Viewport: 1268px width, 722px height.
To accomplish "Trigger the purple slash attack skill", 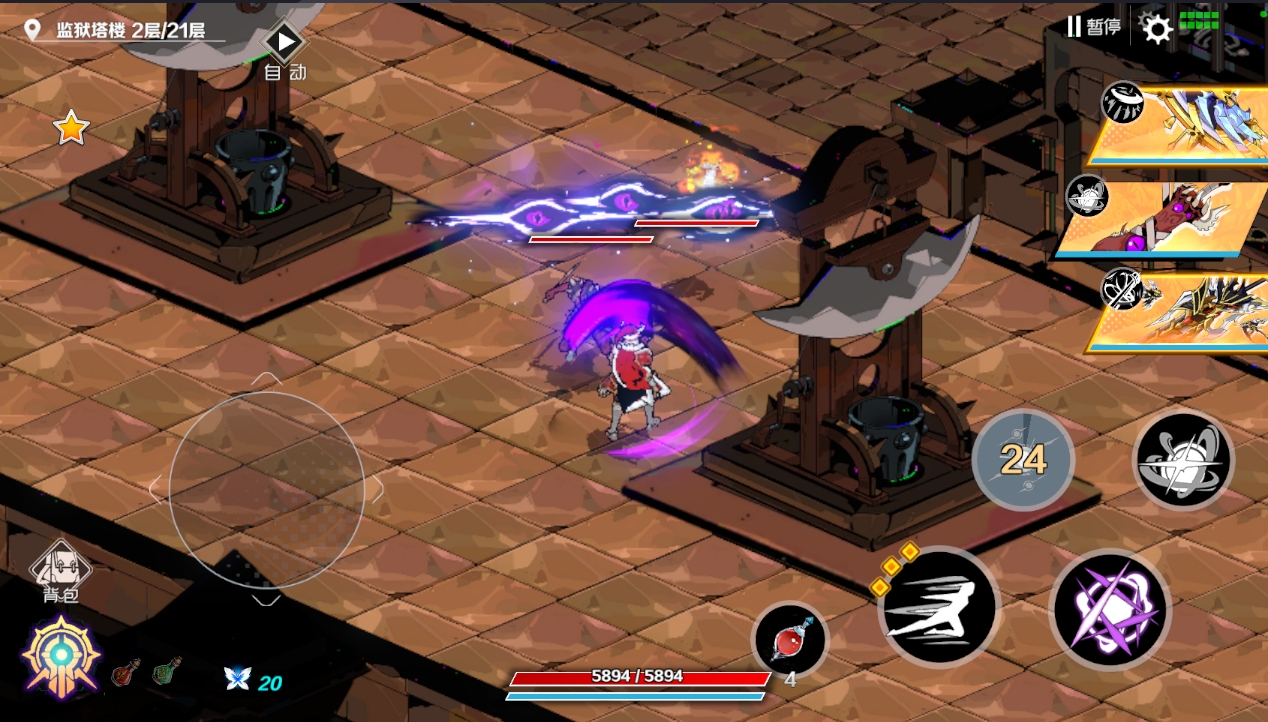I will coord(1110,609).
